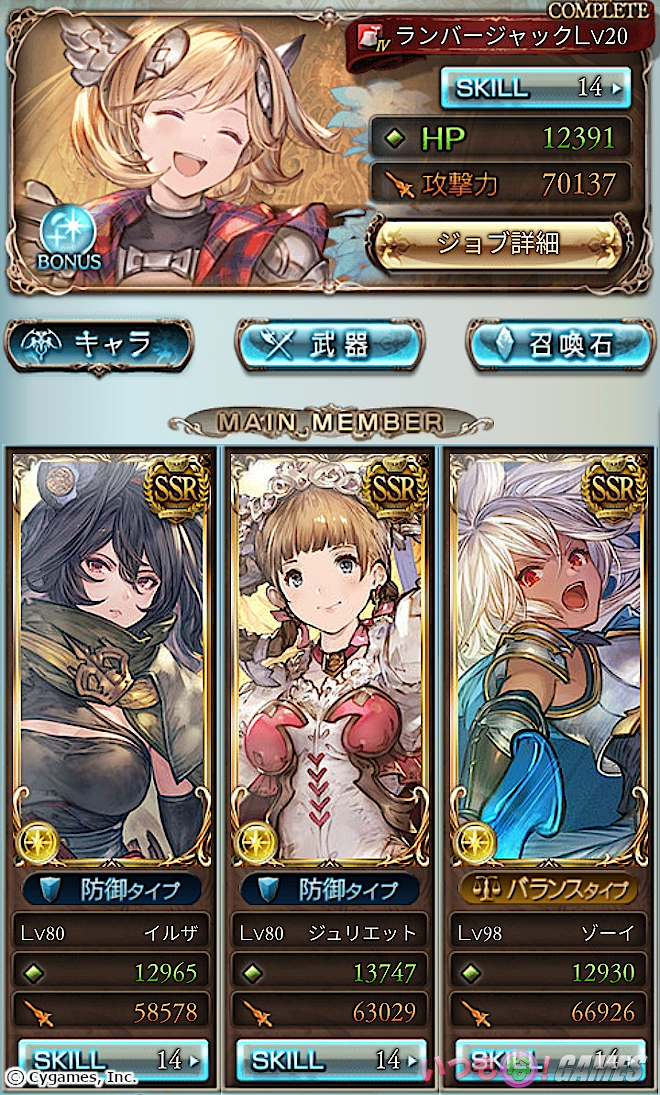
Task: Select the ジュリエット character card
Action: coord(329,660)
